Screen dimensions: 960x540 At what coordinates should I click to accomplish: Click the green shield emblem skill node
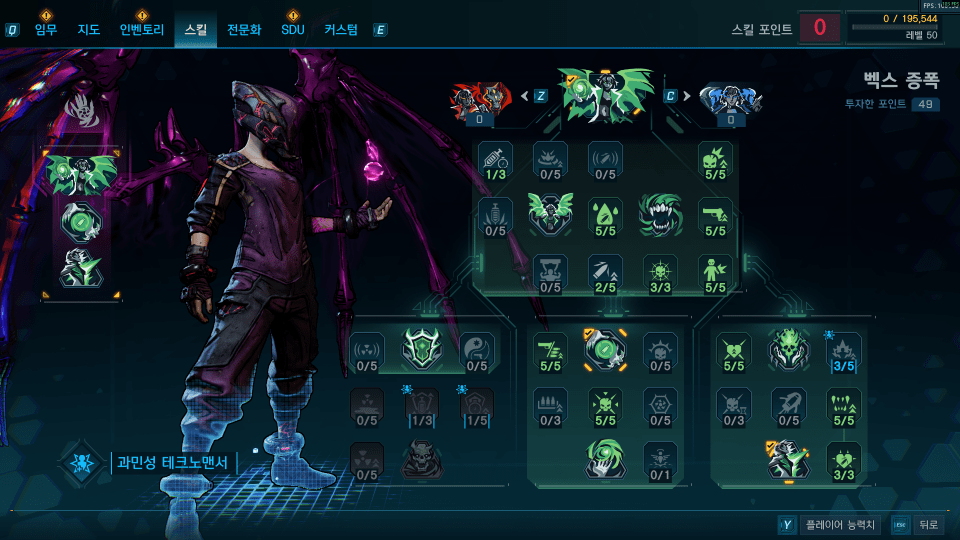[422, 350]
